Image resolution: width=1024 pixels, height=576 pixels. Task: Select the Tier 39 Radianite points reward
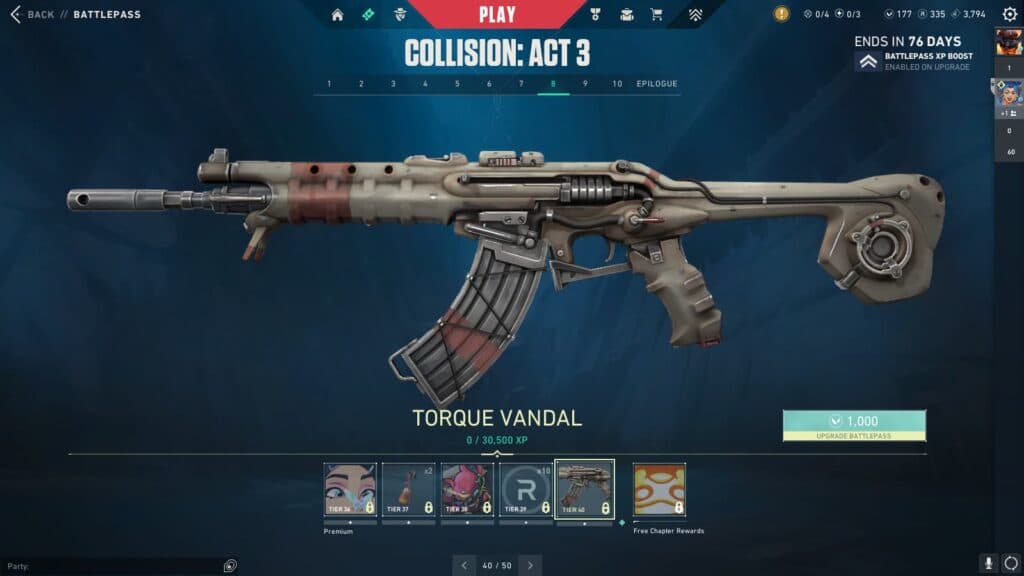(x=526, y=489)
